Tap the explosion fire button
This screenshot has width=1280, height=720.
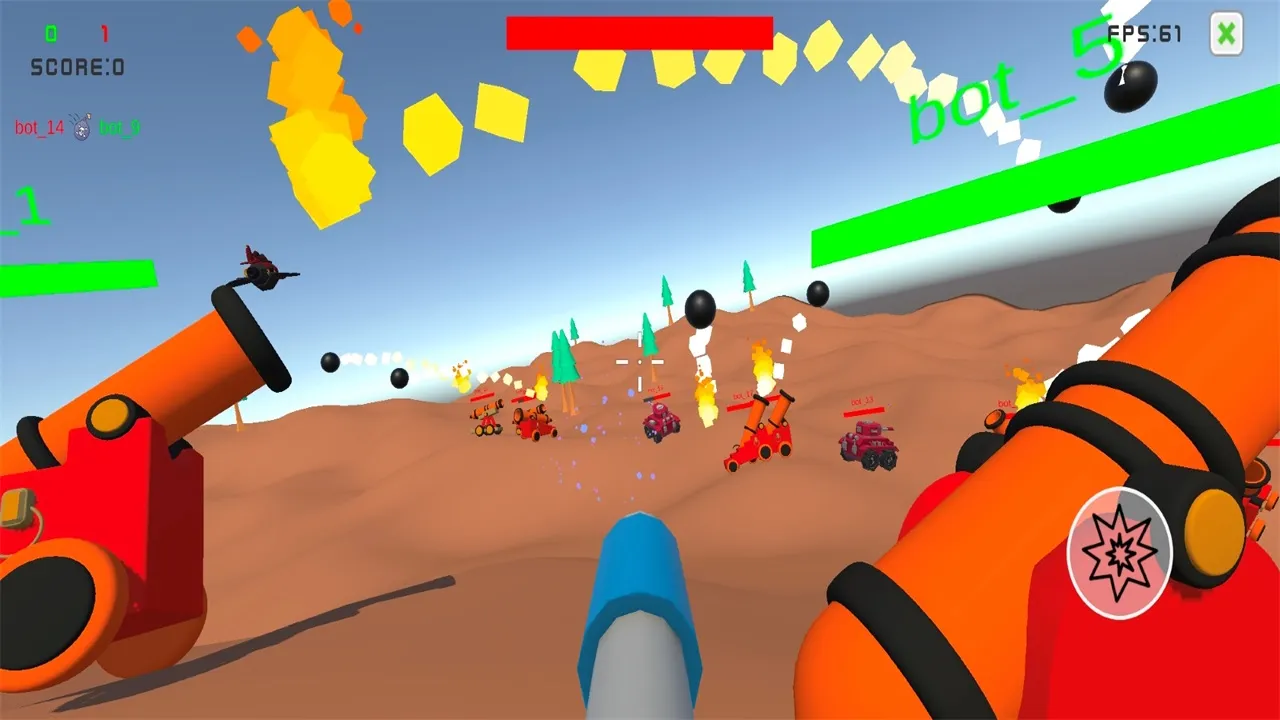pyautogui.click(x=1119, y=553)
